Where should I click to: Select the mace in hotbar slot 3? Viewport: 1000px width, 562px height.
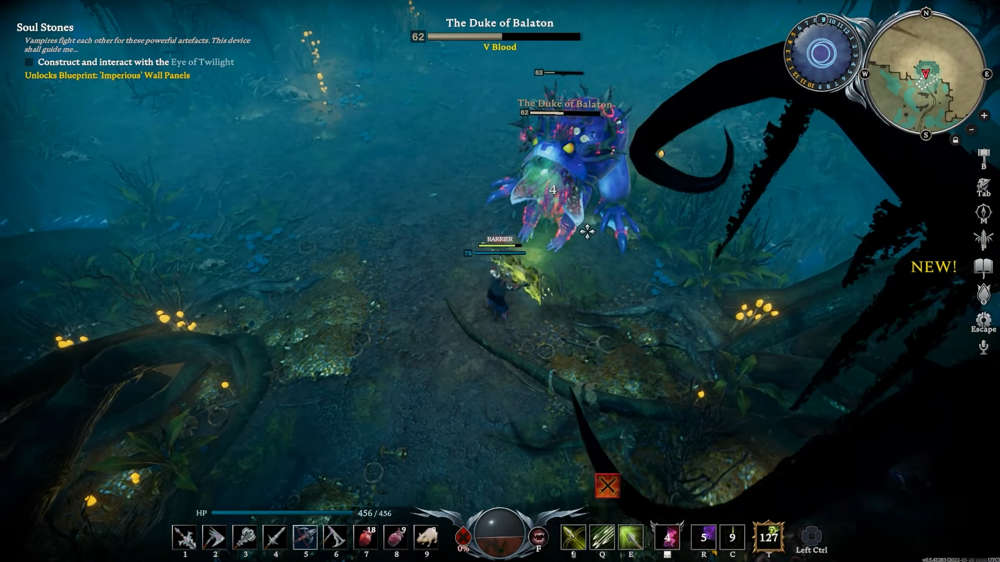(244, 537)
